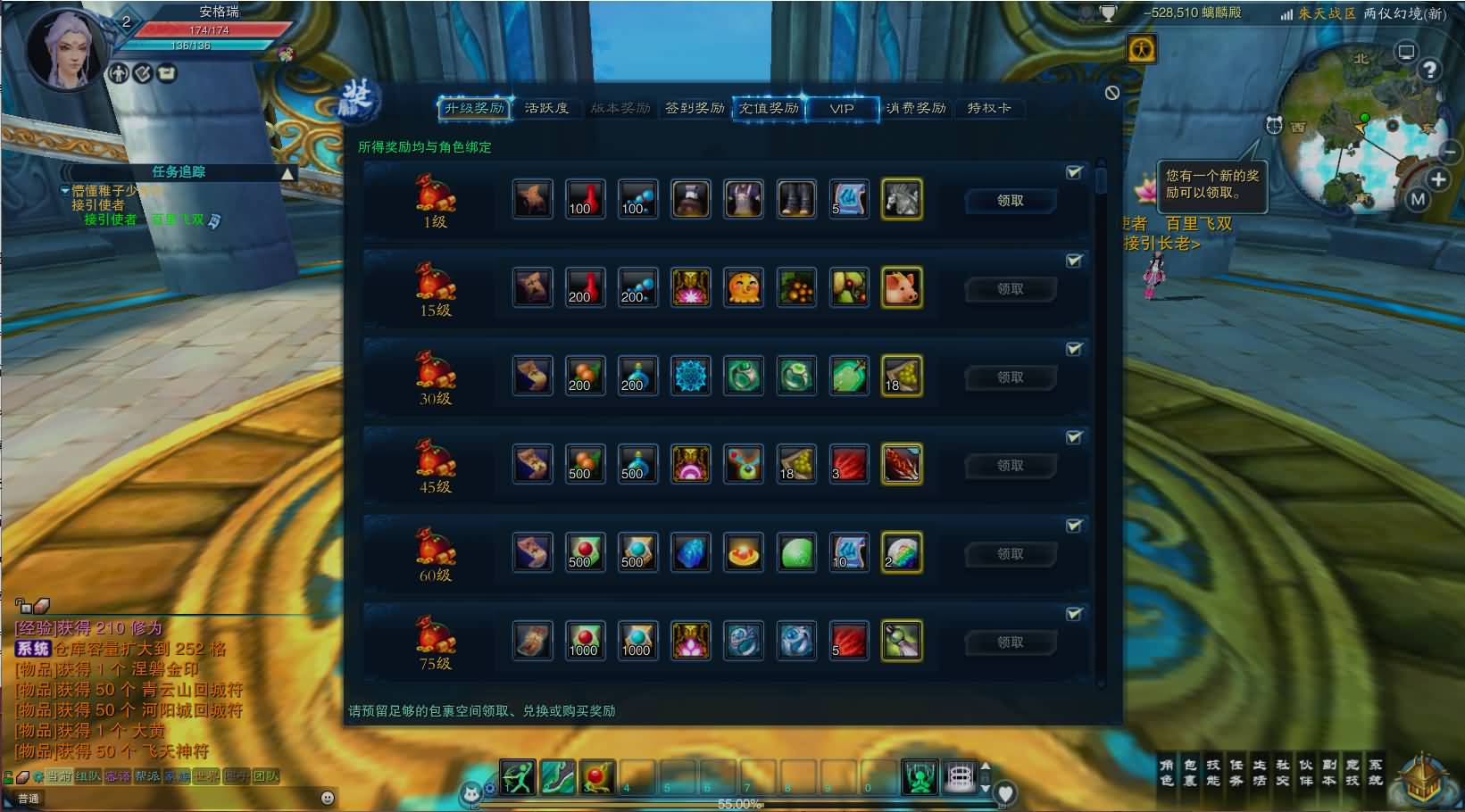This screenshot has width=1465, height=812.
Task: Show the VIP rewards tab
Action: (x=842, y=108)
